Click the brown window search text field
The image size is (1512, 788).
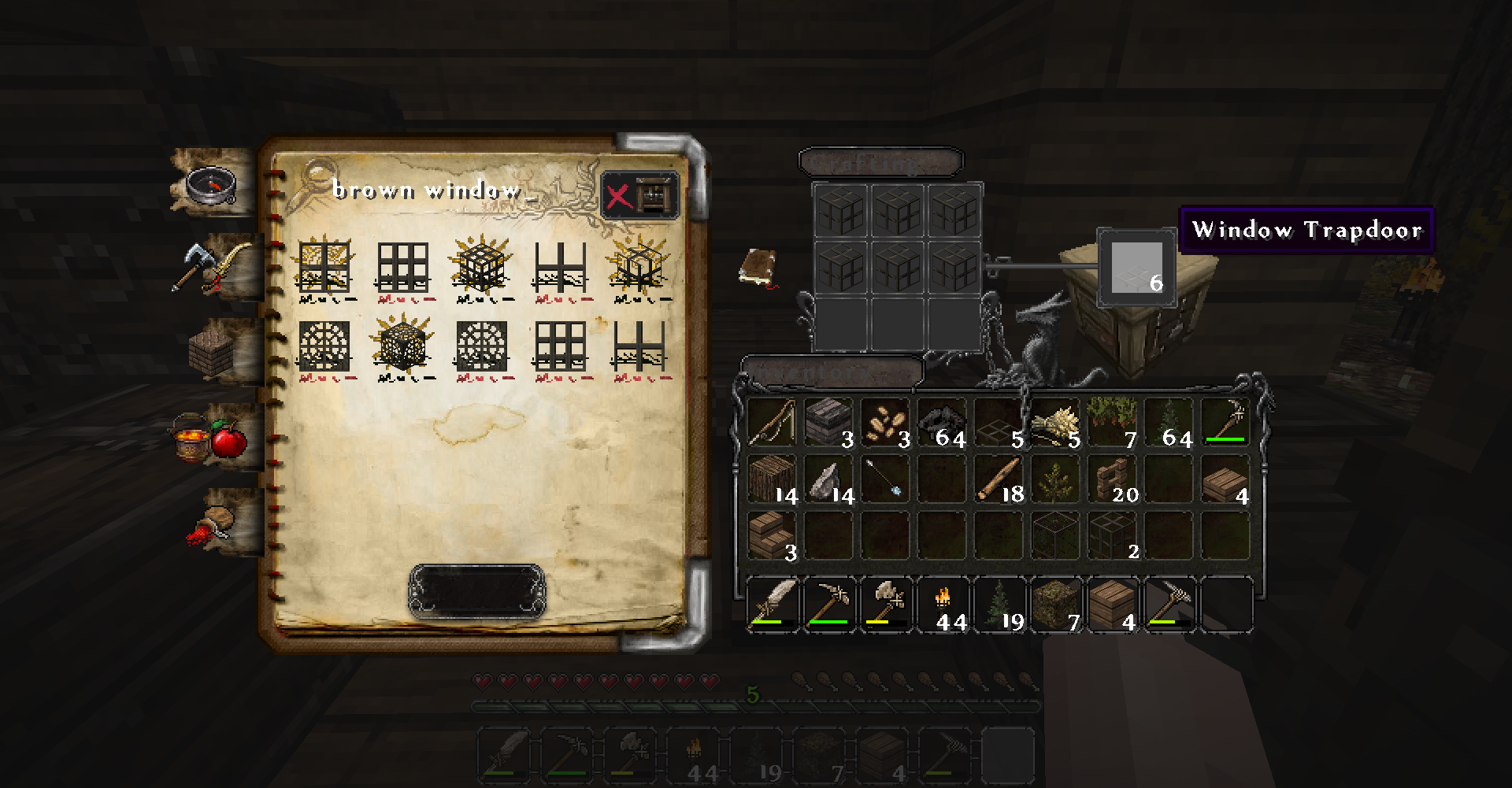pos(425,191)
